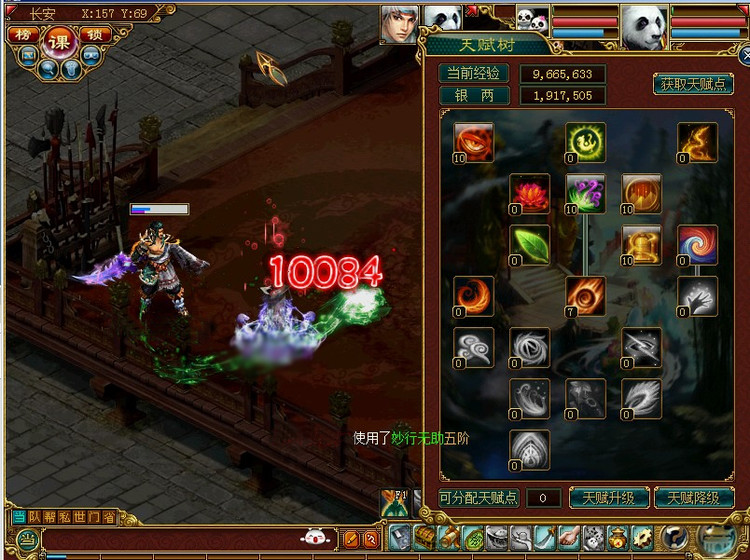
Task: Select the red lotus flower talent
Action: point(528,193)
